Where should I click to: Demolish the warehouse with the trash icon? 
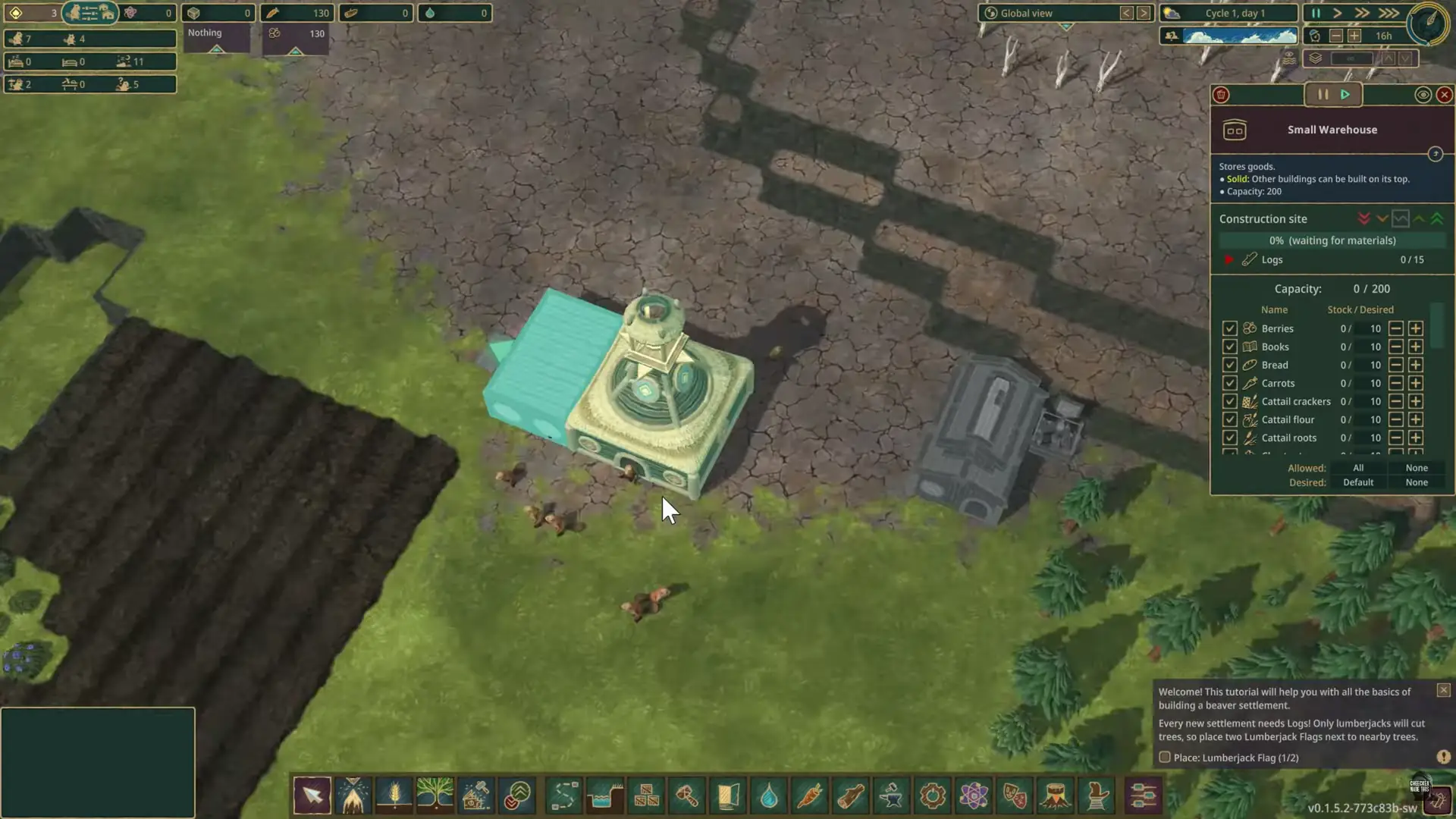tap(1222, 95)
